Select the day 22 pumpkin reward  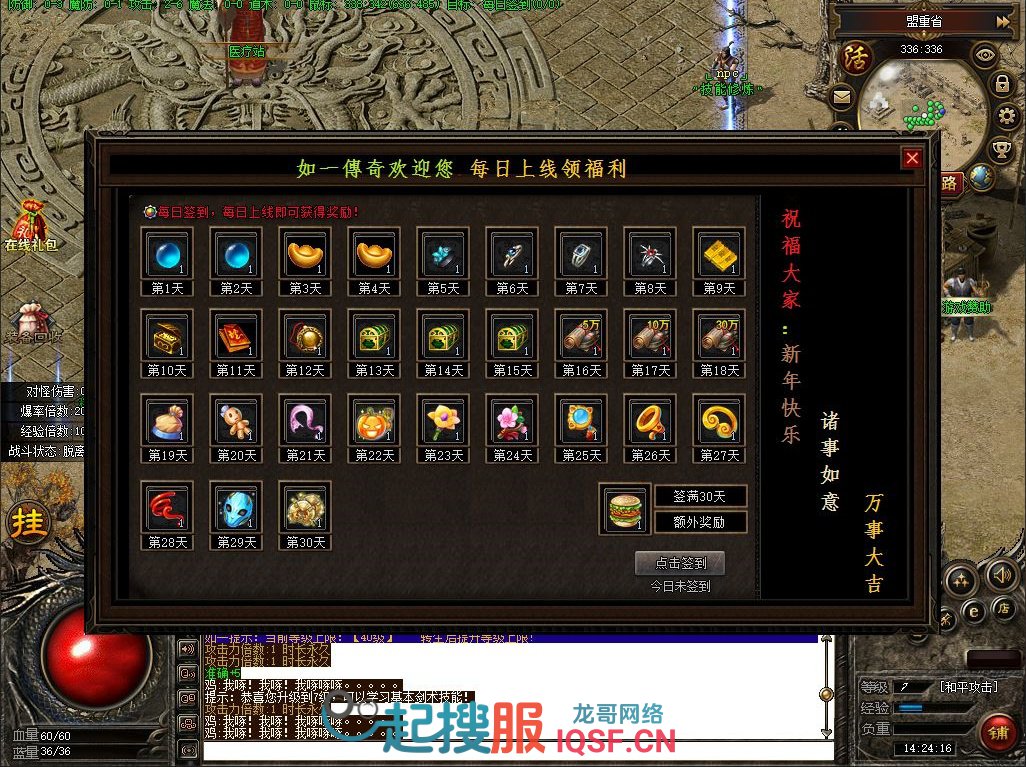pyautogui.click(x=373, y=421)
